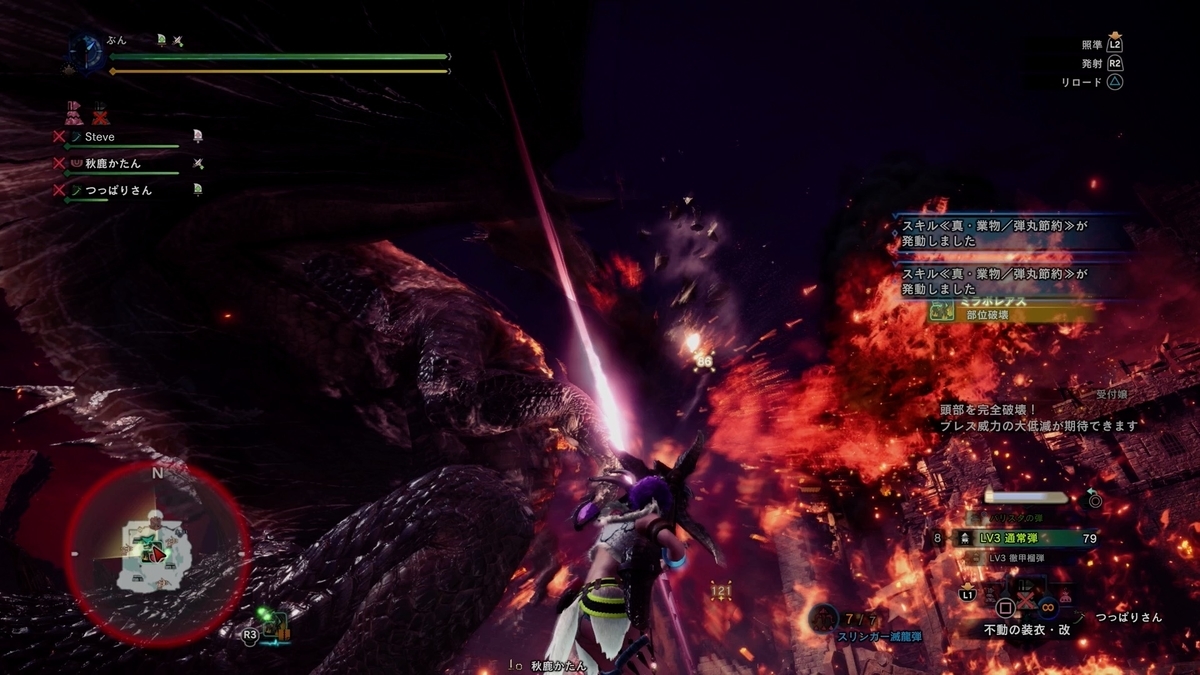Click the weapon sharpness gauge above ammo list

1028,496
